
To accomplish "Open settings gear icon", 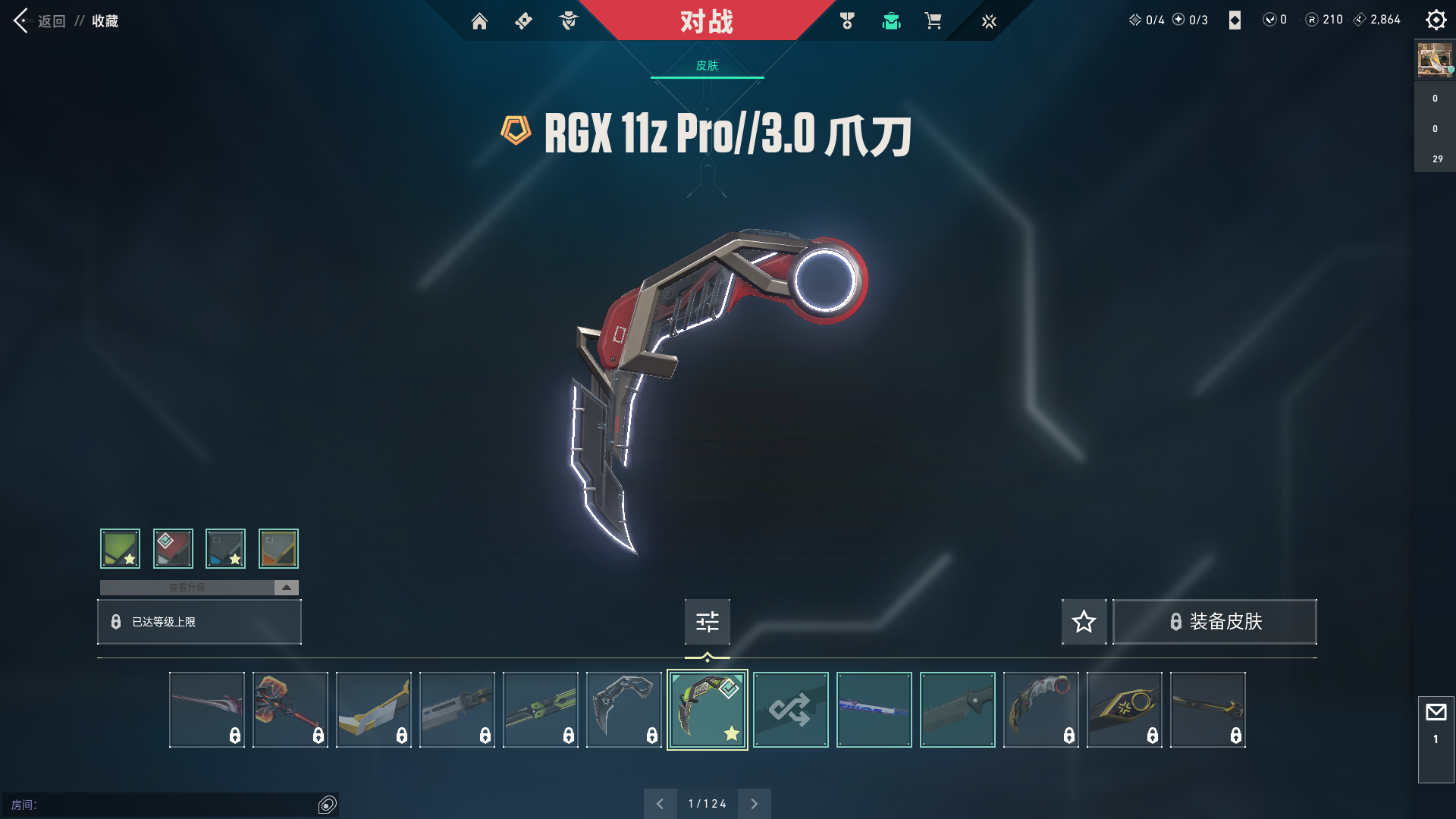I will [x=1436, y=20].
